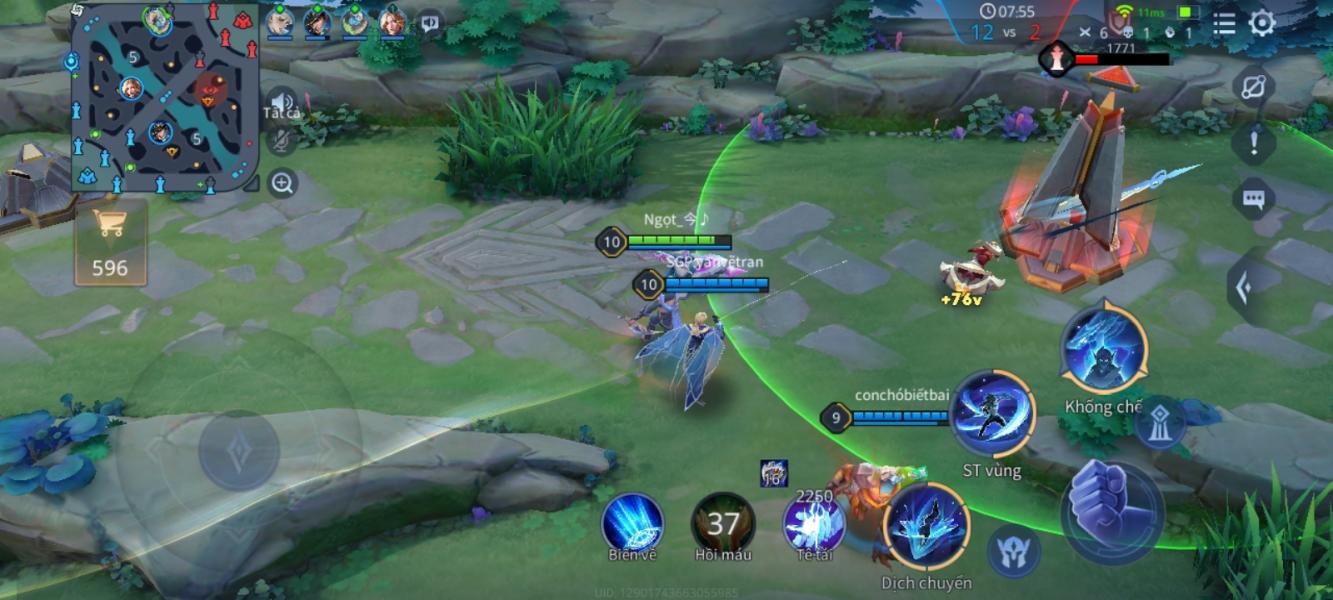
Task: Use the "Dịch chuyển" skill
Action: pyautogui.click(x=926, y=527)
